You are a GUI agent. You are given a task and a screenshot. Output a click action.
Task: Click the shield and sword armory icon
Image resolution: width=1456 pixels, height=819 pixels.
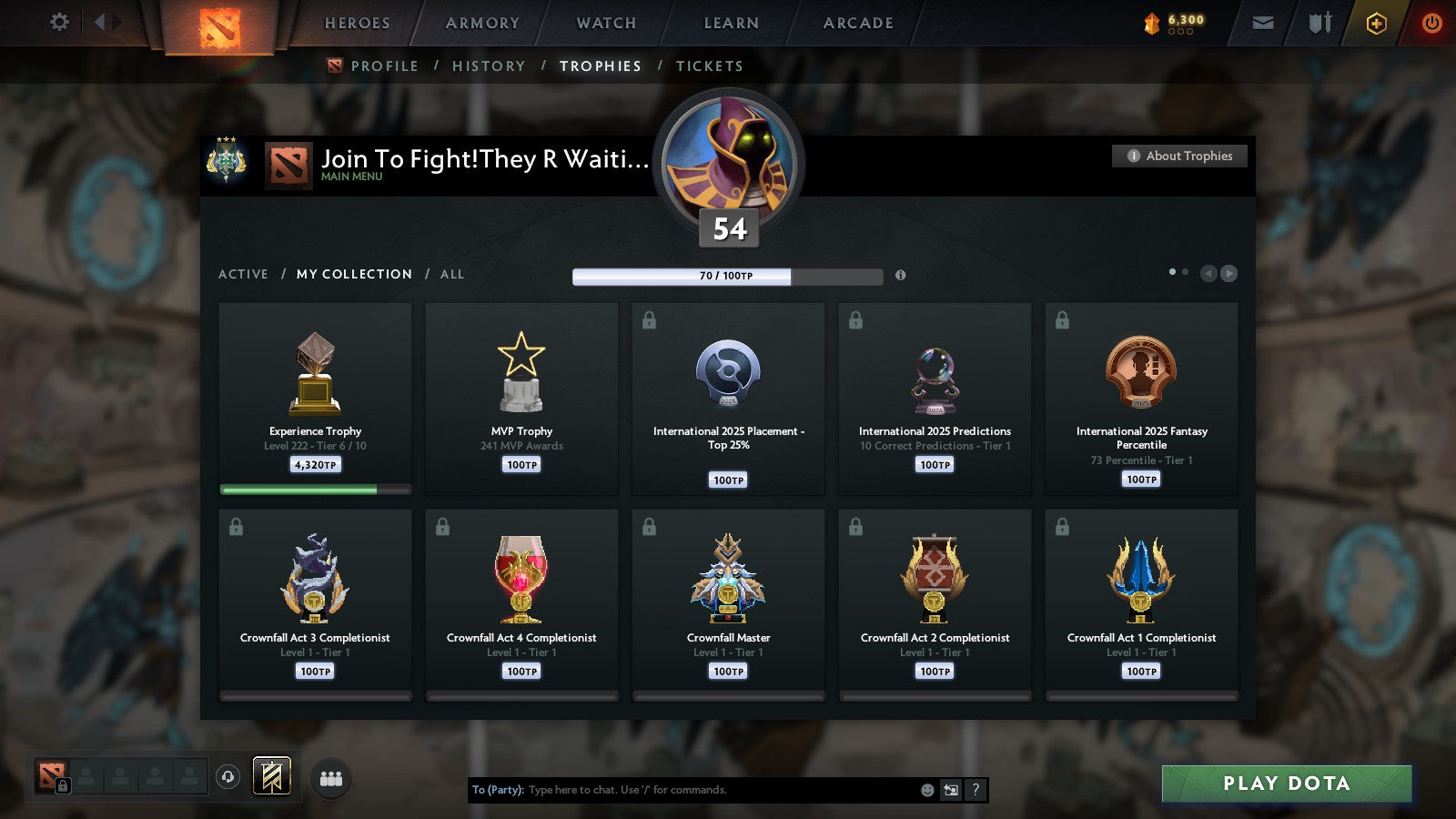pyautogui.click(x=1319, y=23)
